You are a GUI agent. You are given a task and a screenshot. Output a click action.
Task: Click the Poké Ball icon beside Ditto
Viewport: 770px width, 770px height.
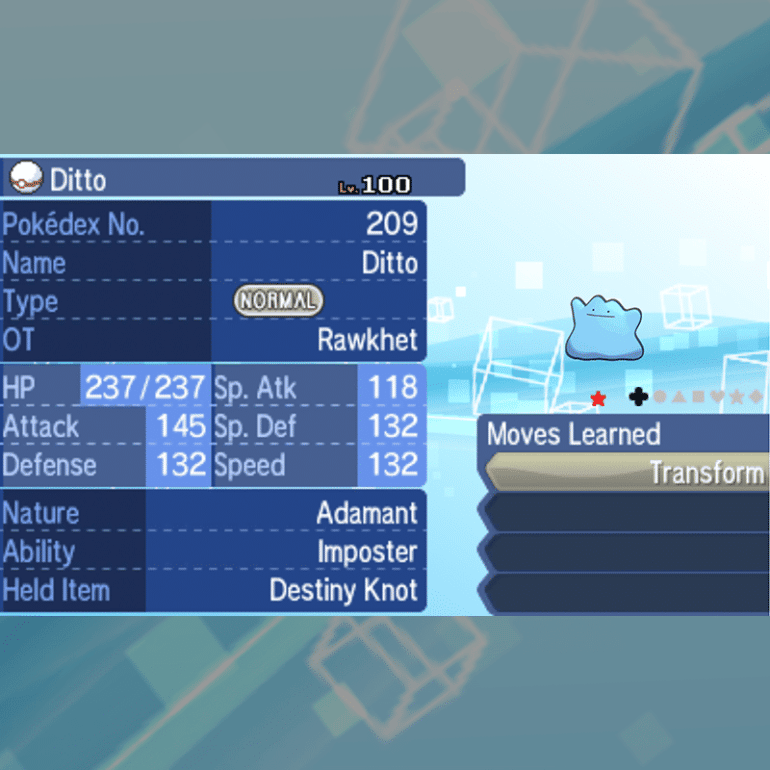point(25,179)
